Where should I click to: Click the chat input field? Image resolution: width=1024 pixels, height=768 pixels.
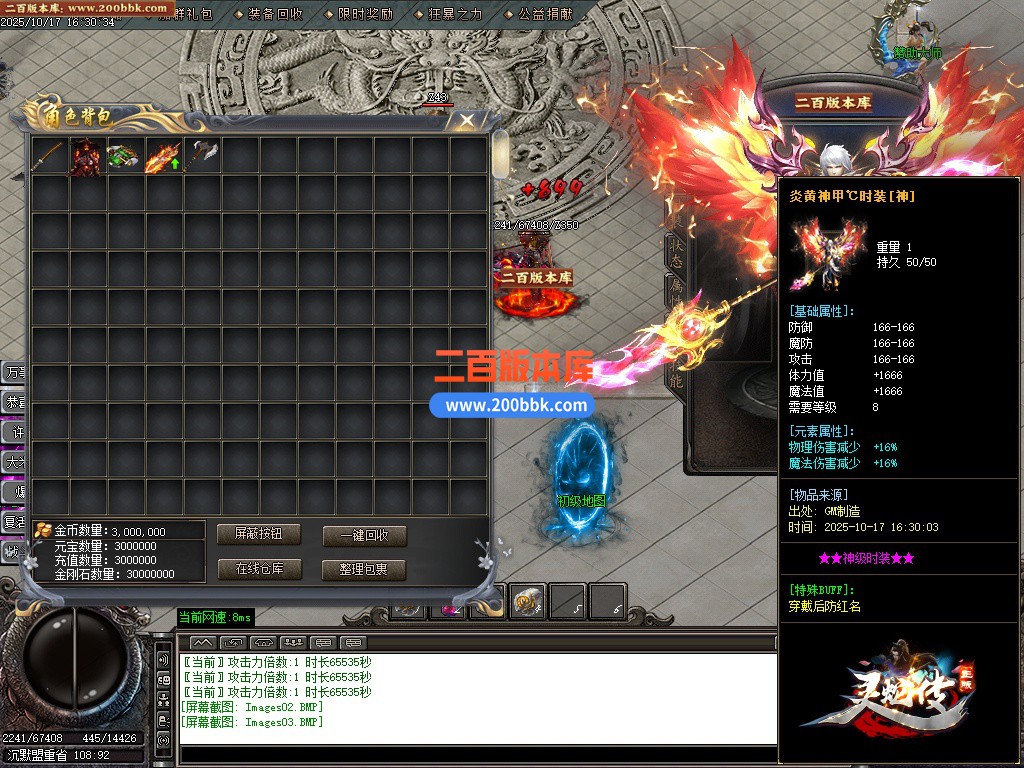point(478,754)
